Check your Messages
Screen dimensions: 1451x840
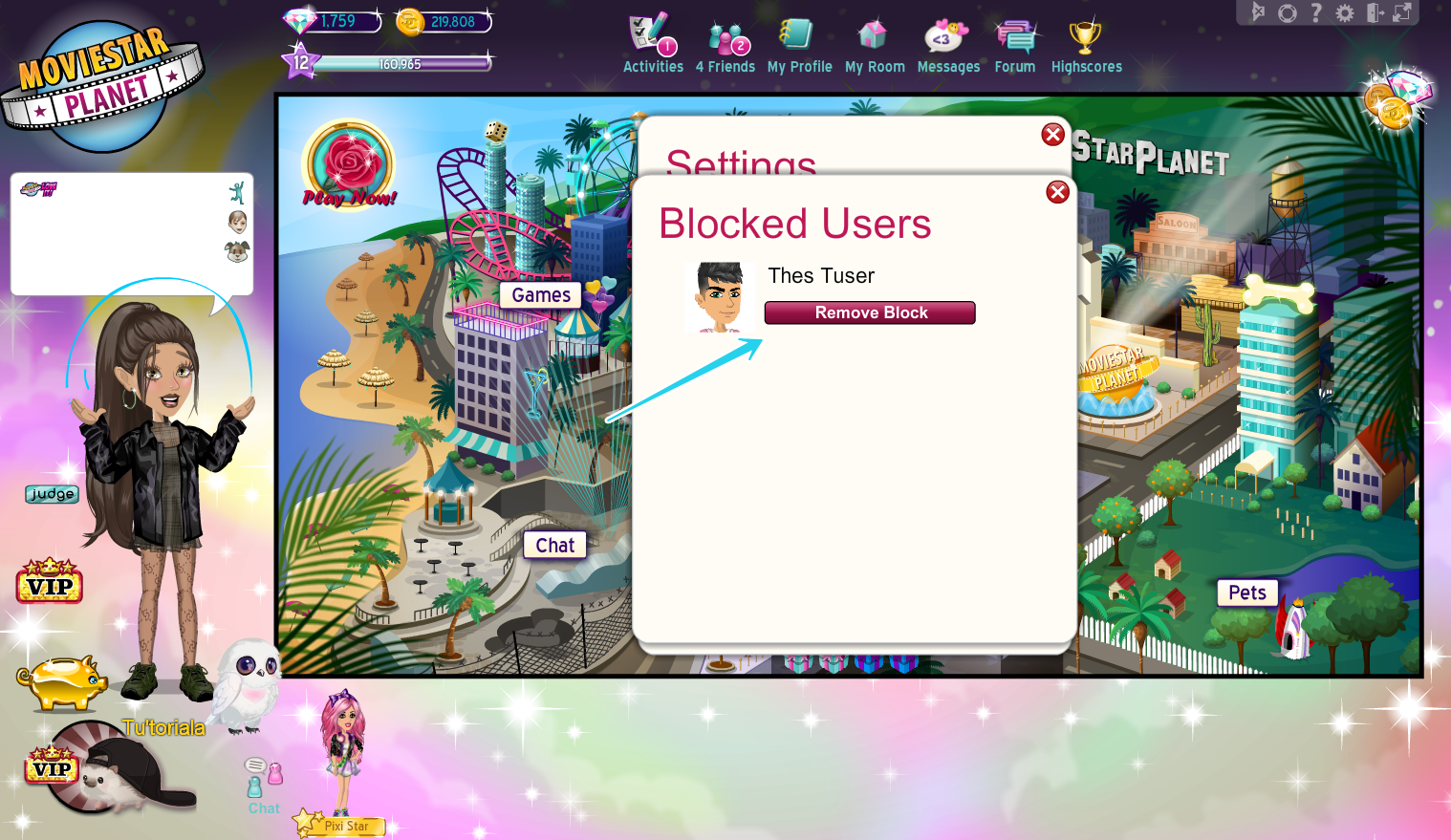pyautogui.click(x=948, y=40)
